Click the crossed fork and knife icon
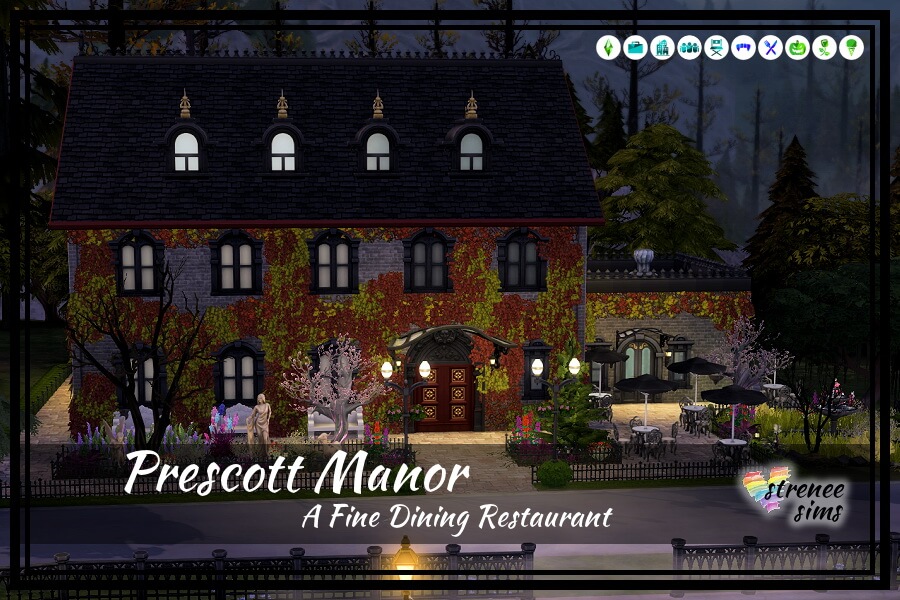Screen dimensions: 900x600 point(770,47)
